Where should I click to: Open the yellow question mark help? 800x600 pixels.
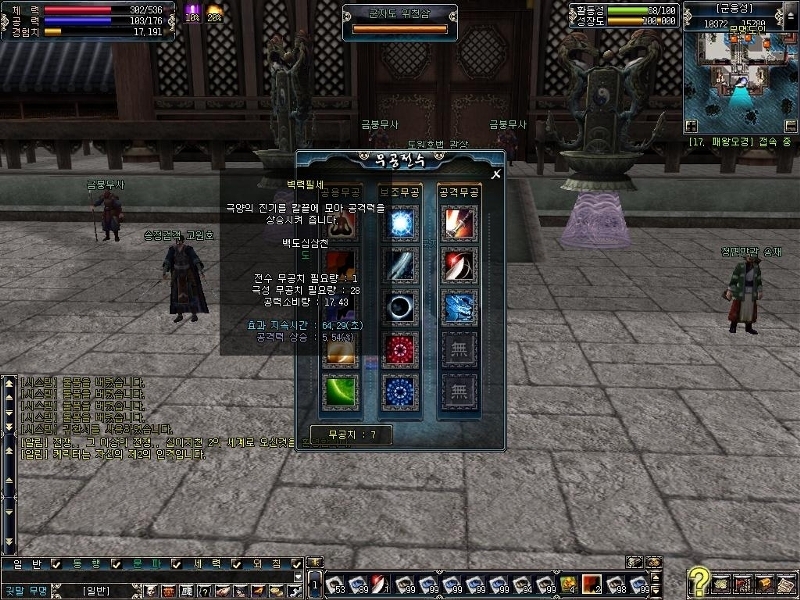coord(700,582)
